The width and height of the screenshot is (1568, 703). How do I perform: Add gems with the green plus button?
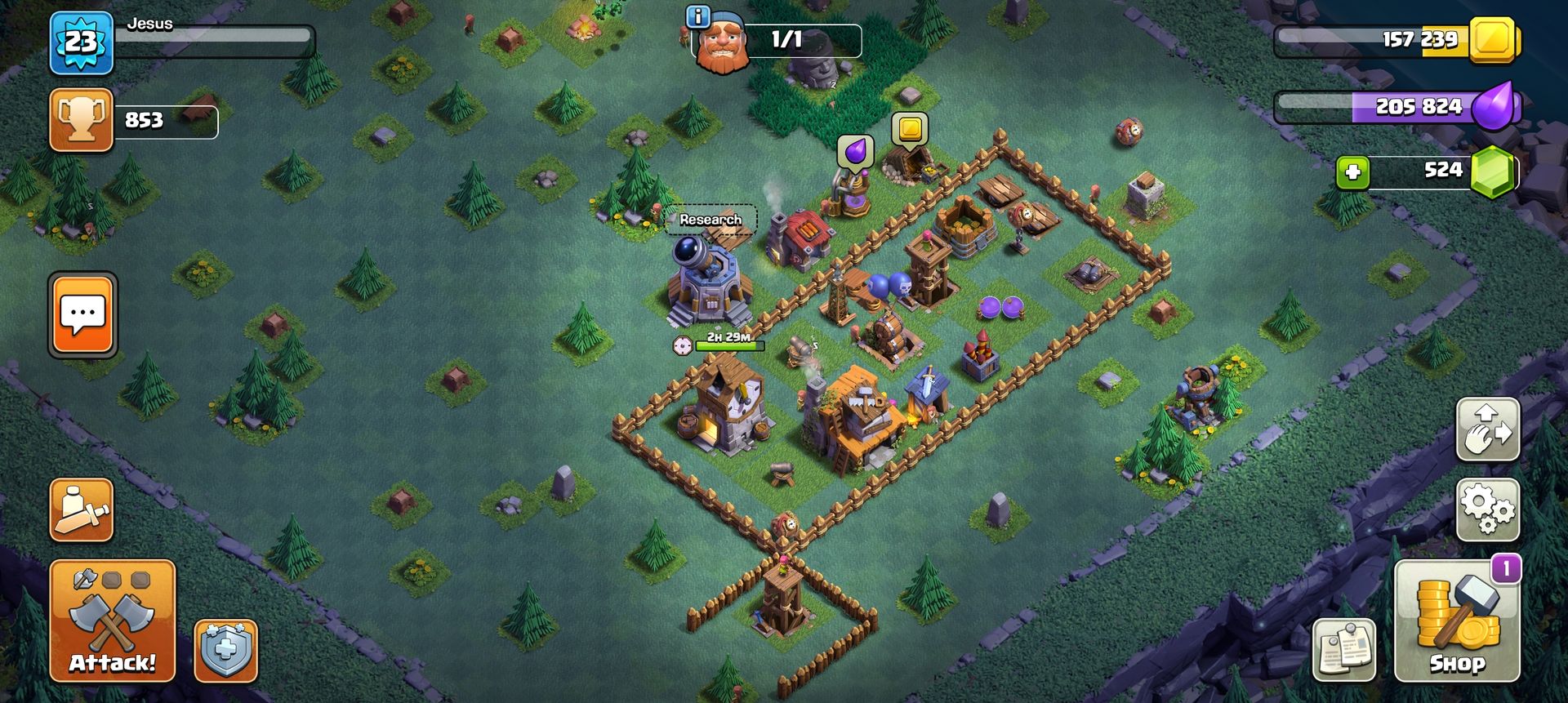(1352, 172)
